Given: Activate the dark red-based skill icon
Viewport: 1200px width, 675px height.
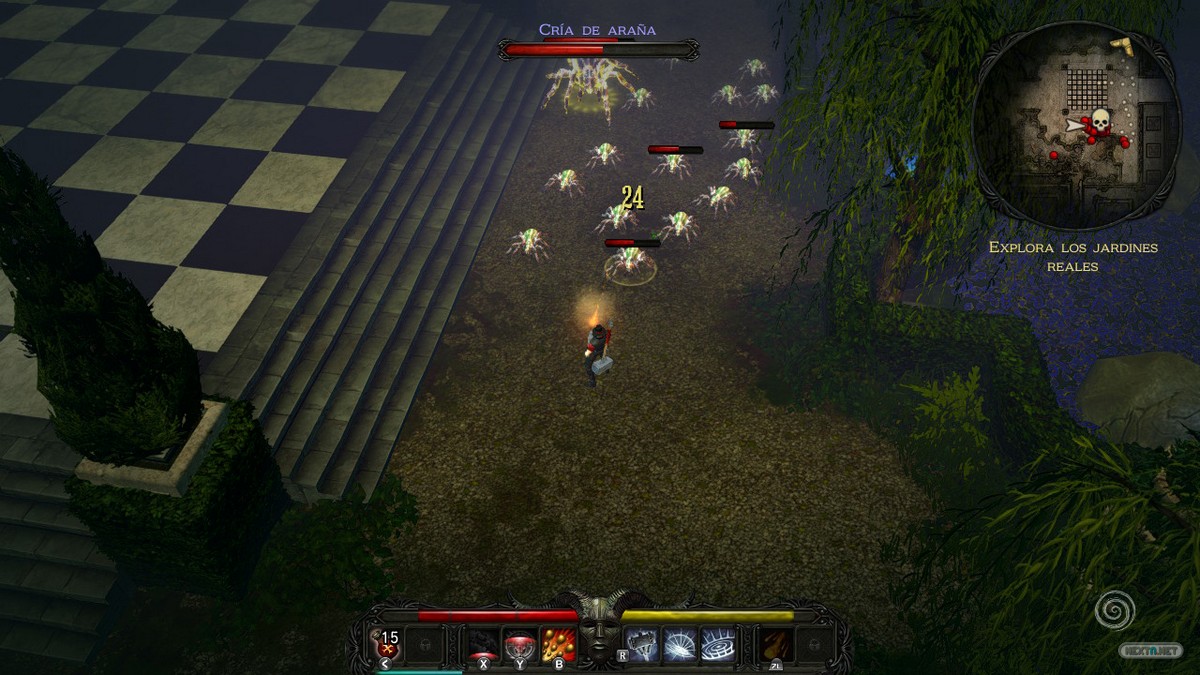Looking at the screenshot, I should [483, 645].
